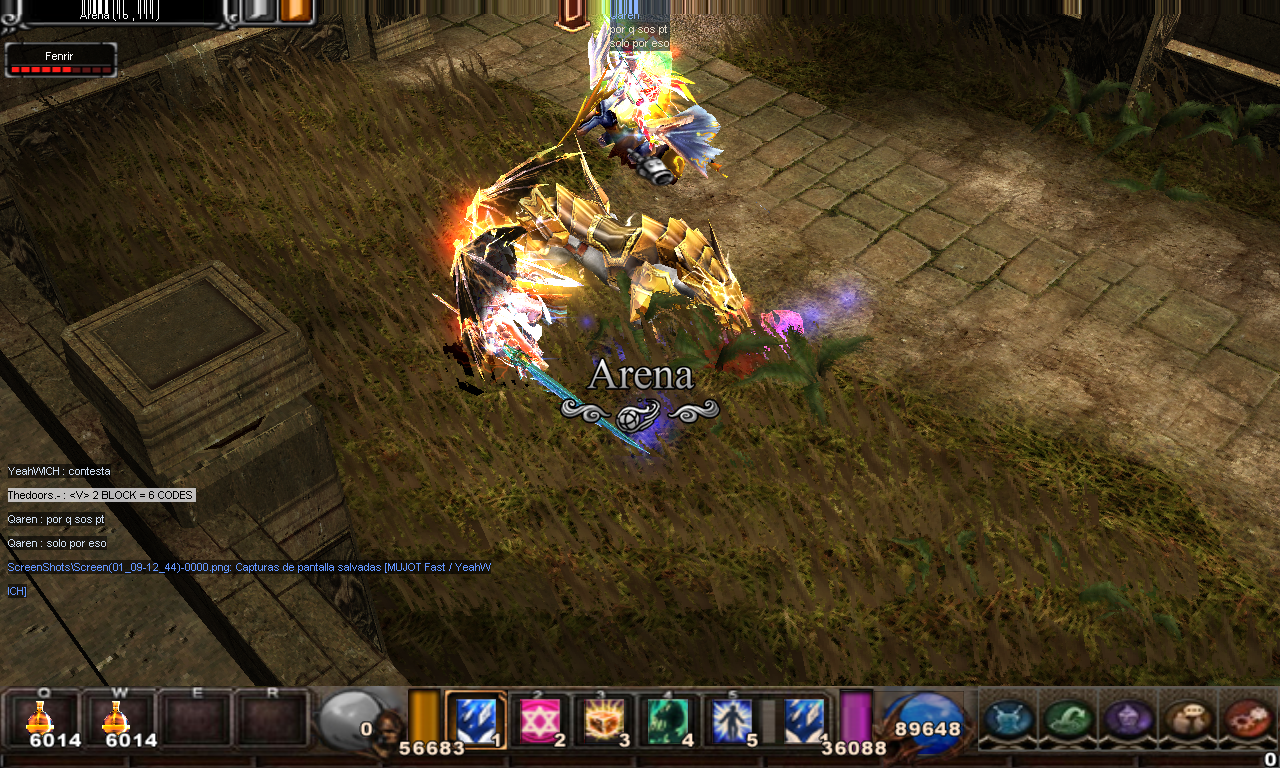Image resolution: width=1280 pixels, height=768 pixels.
Task: Click the gray button beside Arena coordinates
Action: [257, 10]
